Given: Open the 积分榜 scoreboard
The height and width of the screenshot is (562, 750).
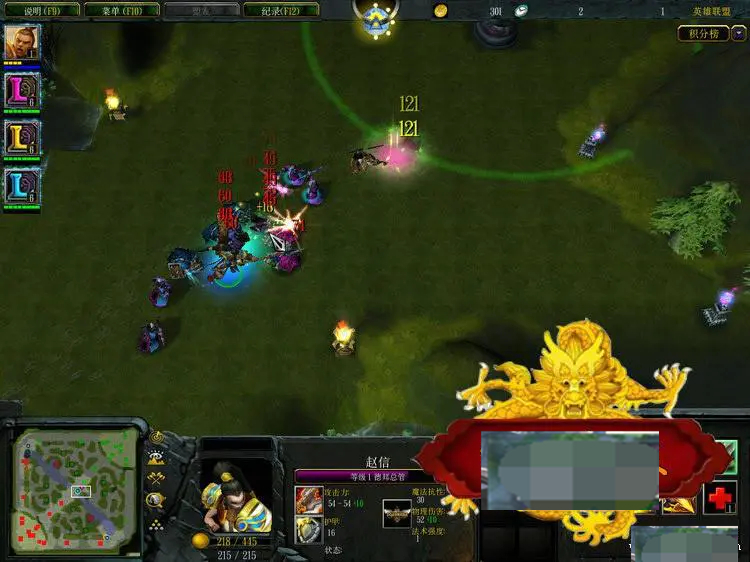Looking at the screenshot, I should coord(702,33).
